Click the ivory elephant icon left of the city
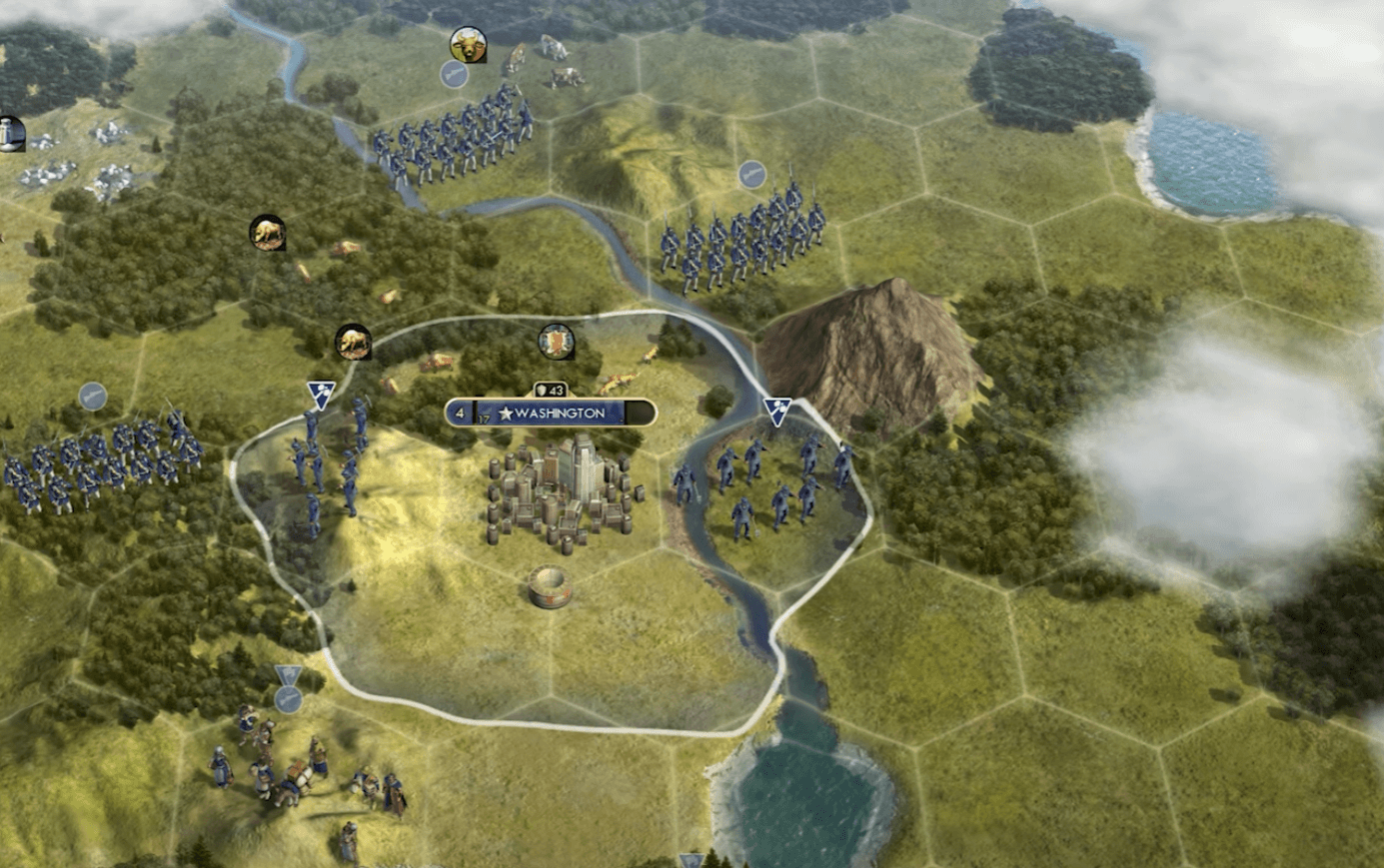Image resolution: width=1384 pixels, height=868 pixels. pyautogui.click(x=355, y=340)
